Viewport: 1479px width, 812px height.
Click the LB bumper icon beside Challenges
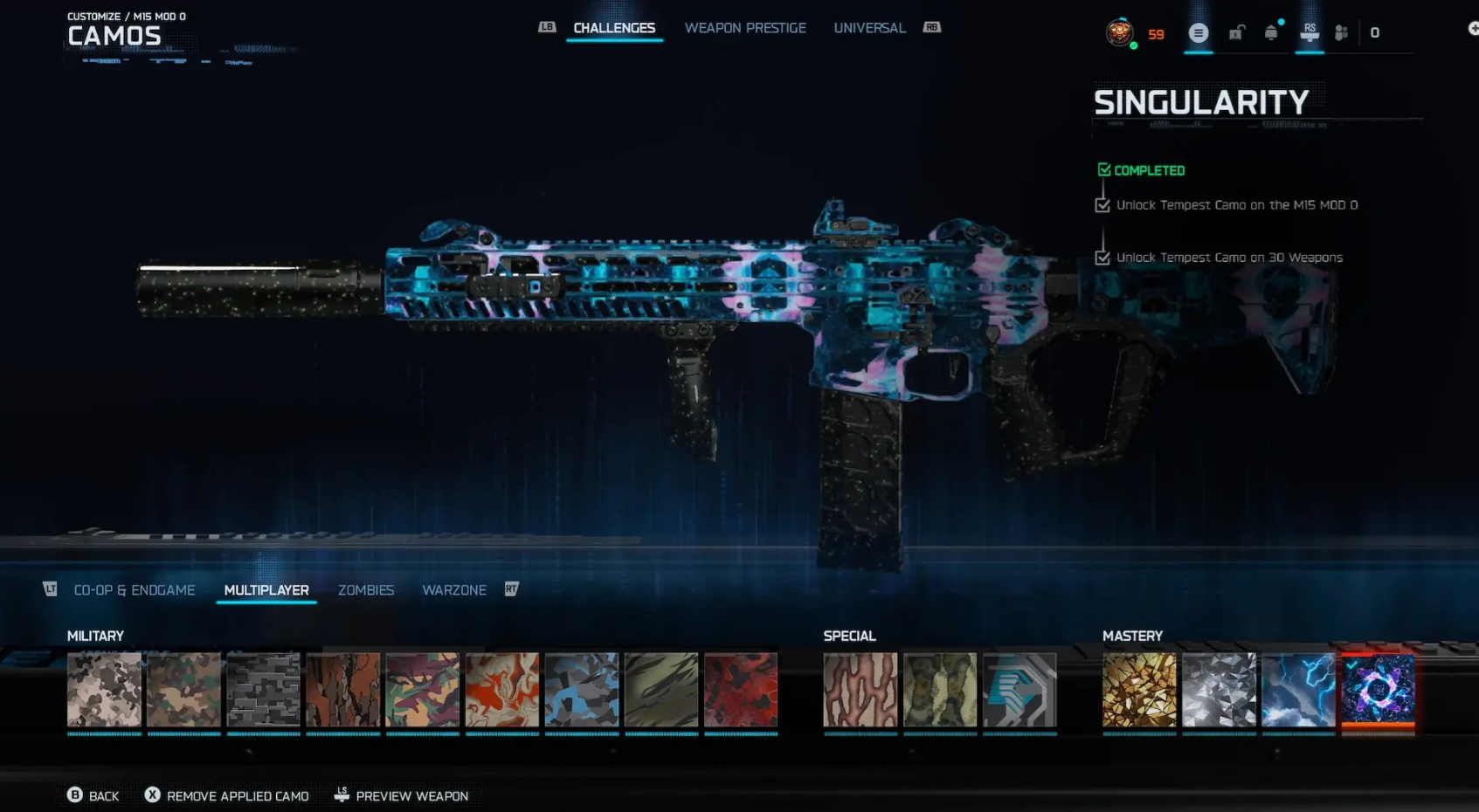coord(547,27)
